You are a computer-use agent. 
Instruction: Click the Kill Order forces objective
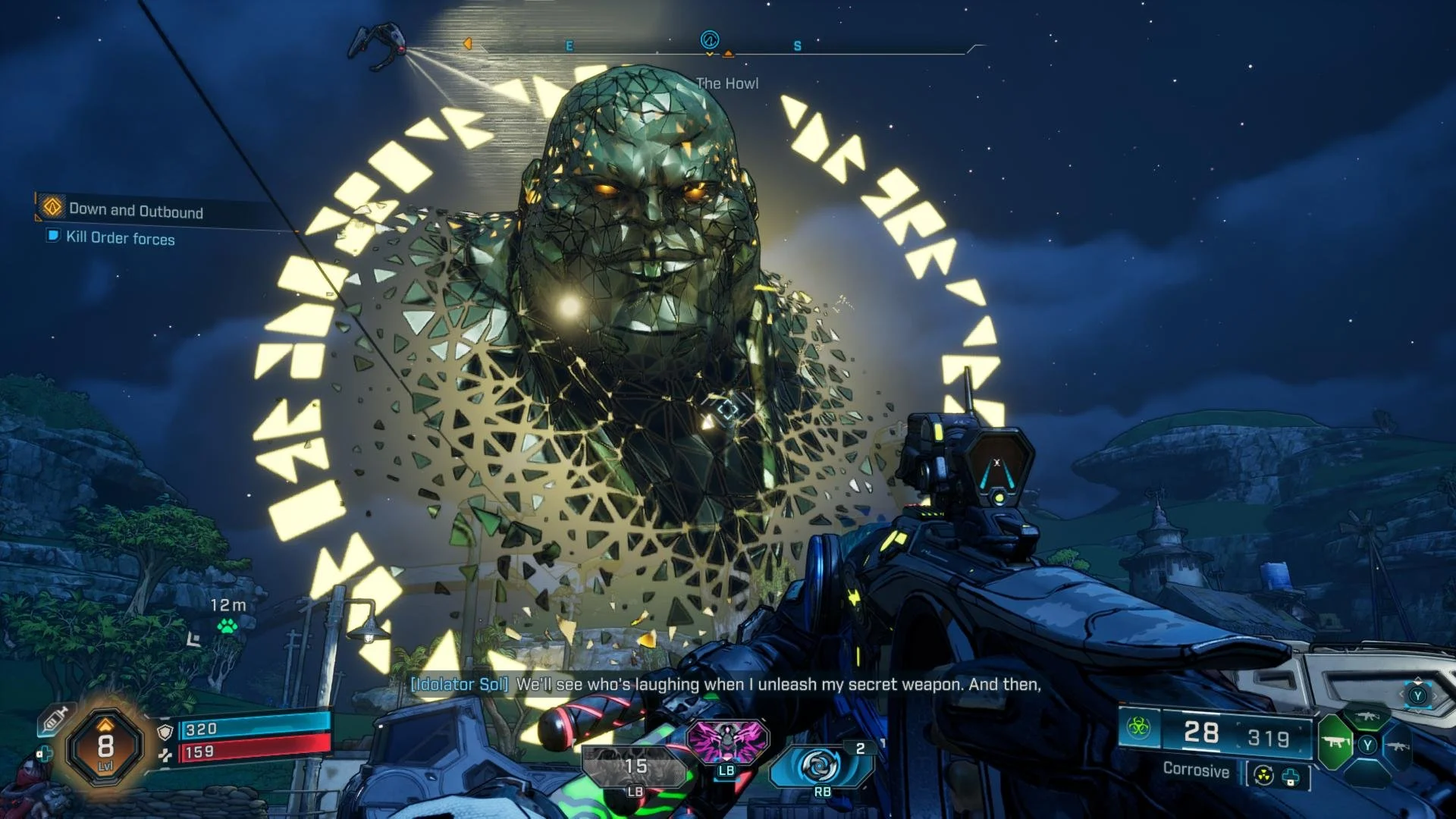coord(120,238)
